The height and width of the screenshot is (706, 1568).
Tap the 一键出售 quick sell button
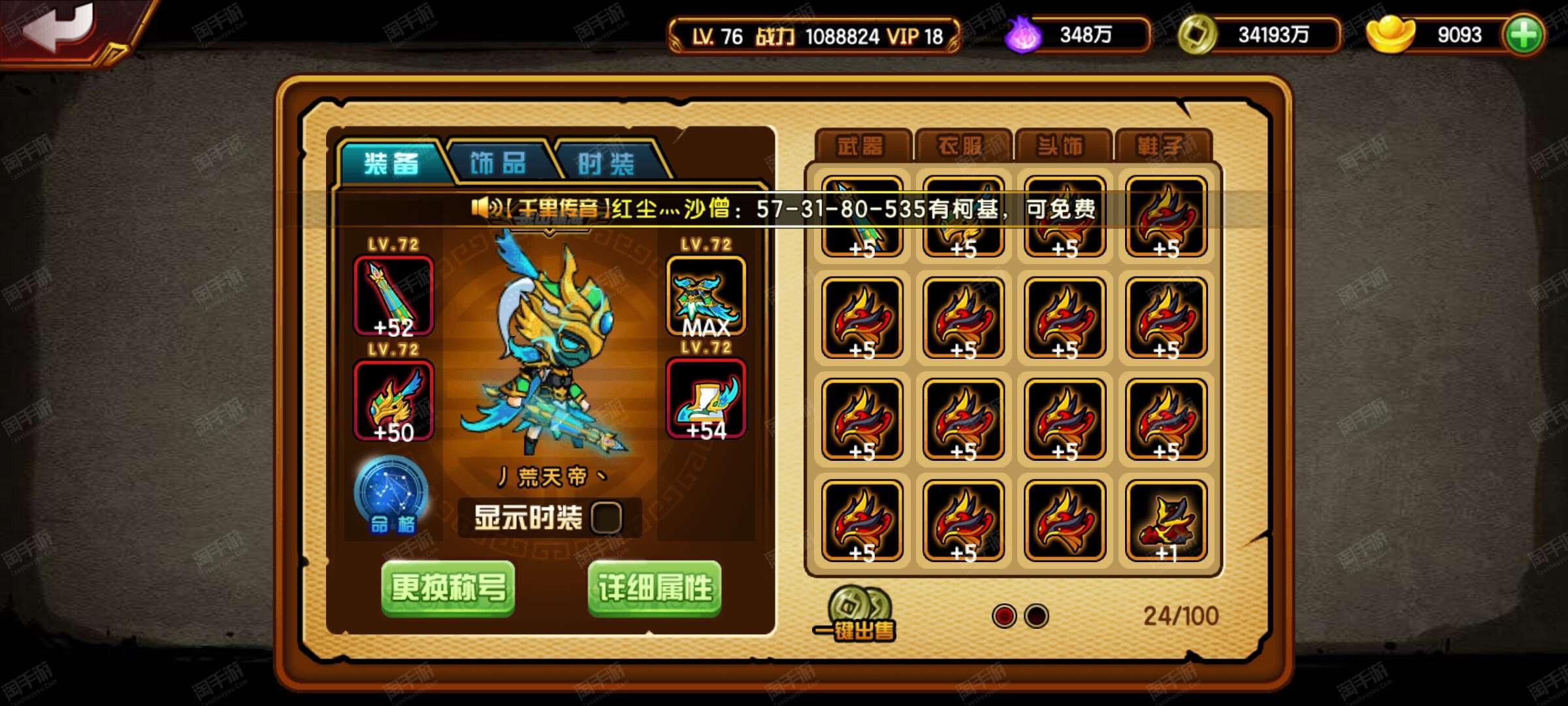856,614
